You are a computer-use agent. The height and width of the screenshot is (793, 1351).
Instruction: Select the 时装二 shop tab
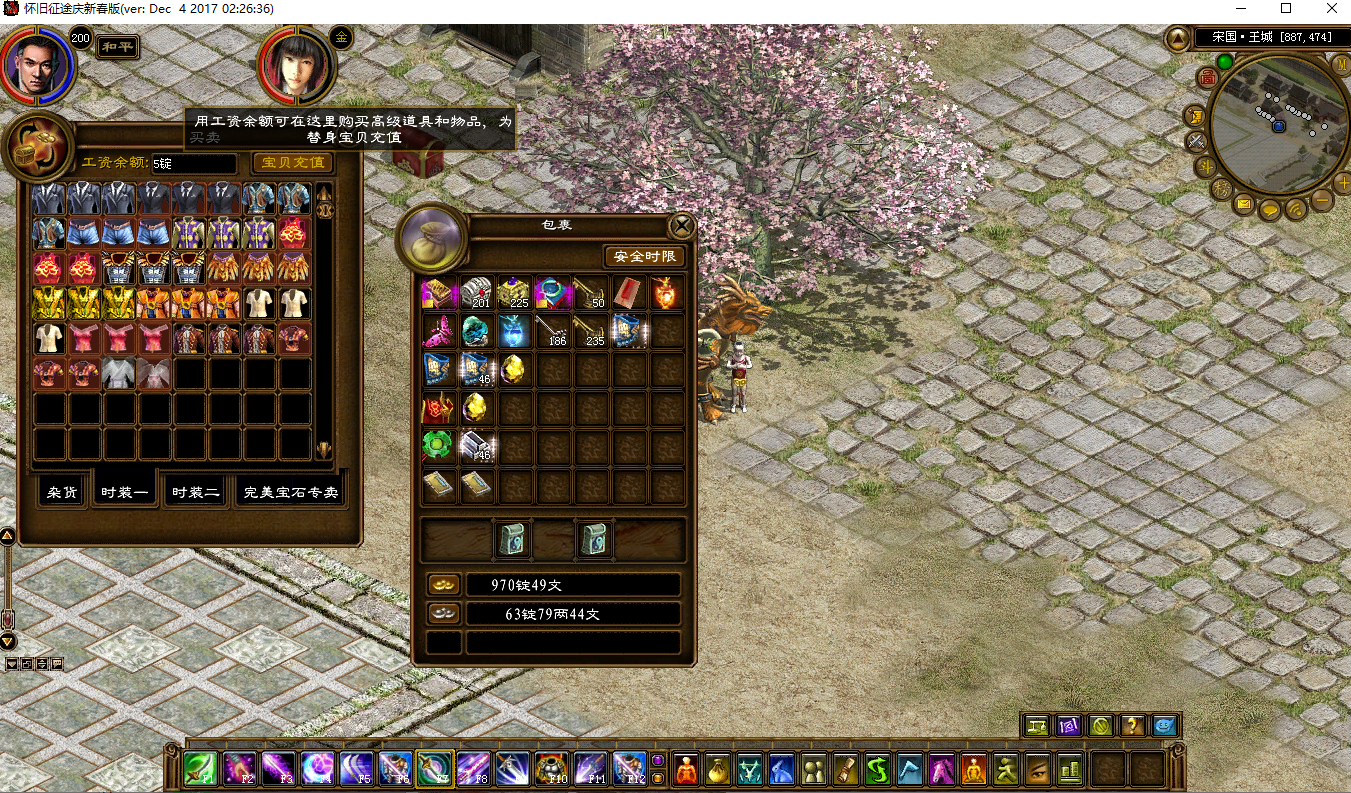point(196,492)
